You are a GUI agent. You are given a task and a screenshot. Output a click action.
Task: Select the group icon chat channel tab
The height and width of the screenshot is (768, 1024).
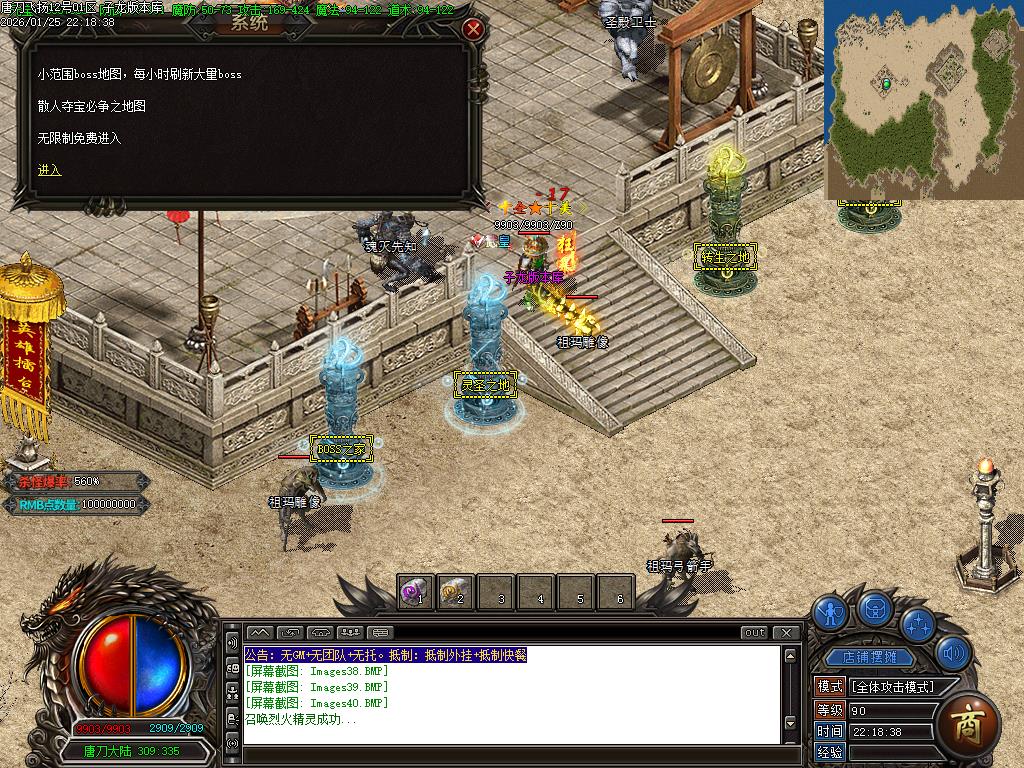tap(350, 633)
